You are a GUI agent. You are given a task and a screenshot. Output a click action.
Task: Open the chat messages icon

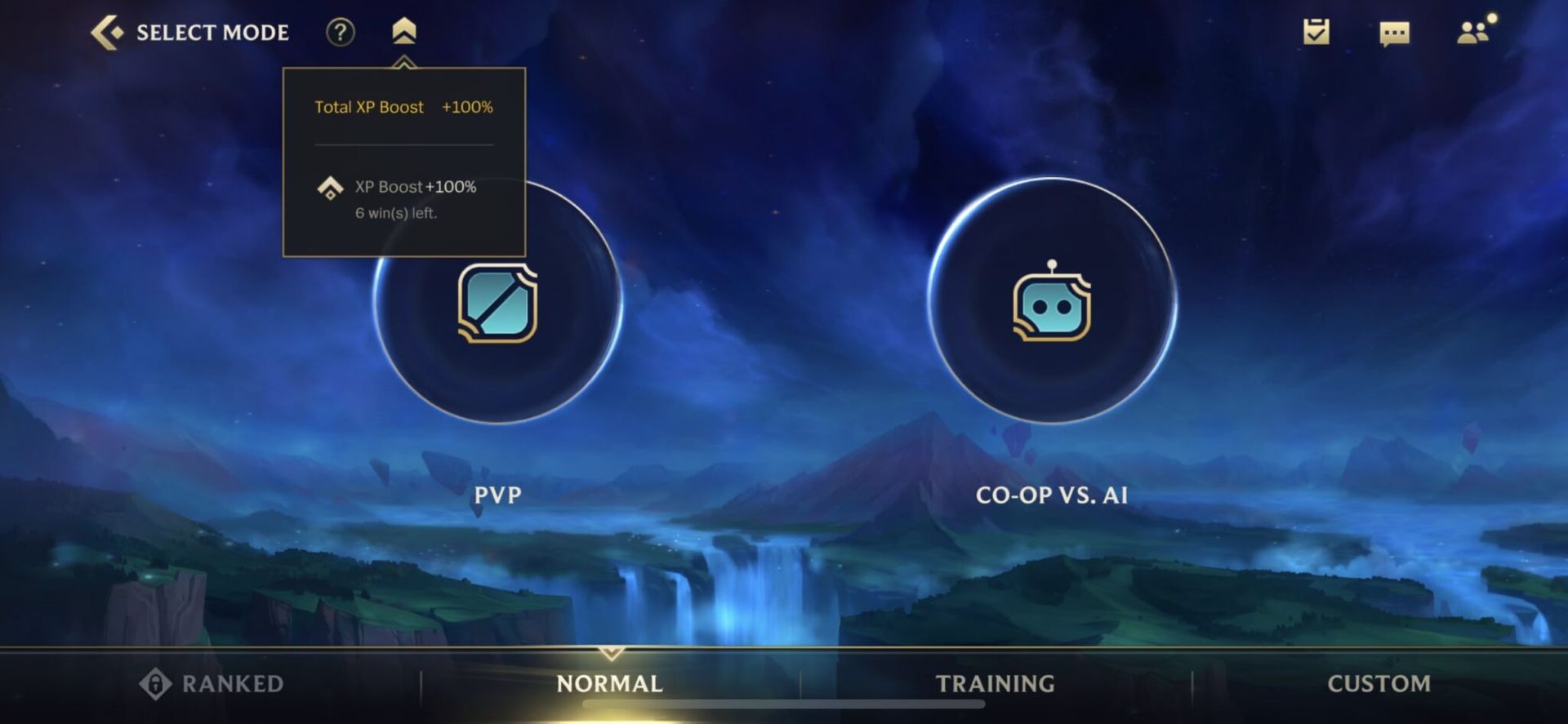tap(1394, 33)
